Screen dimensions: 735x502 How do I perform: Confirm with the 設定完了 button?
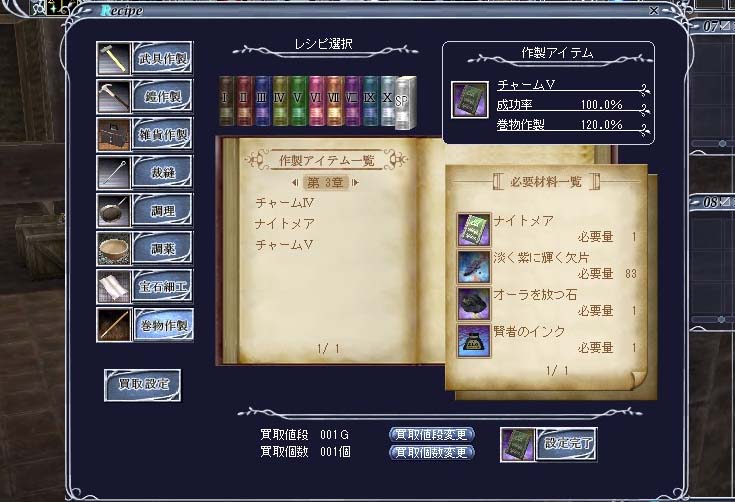pyautogui.click(x=565, y=444)
